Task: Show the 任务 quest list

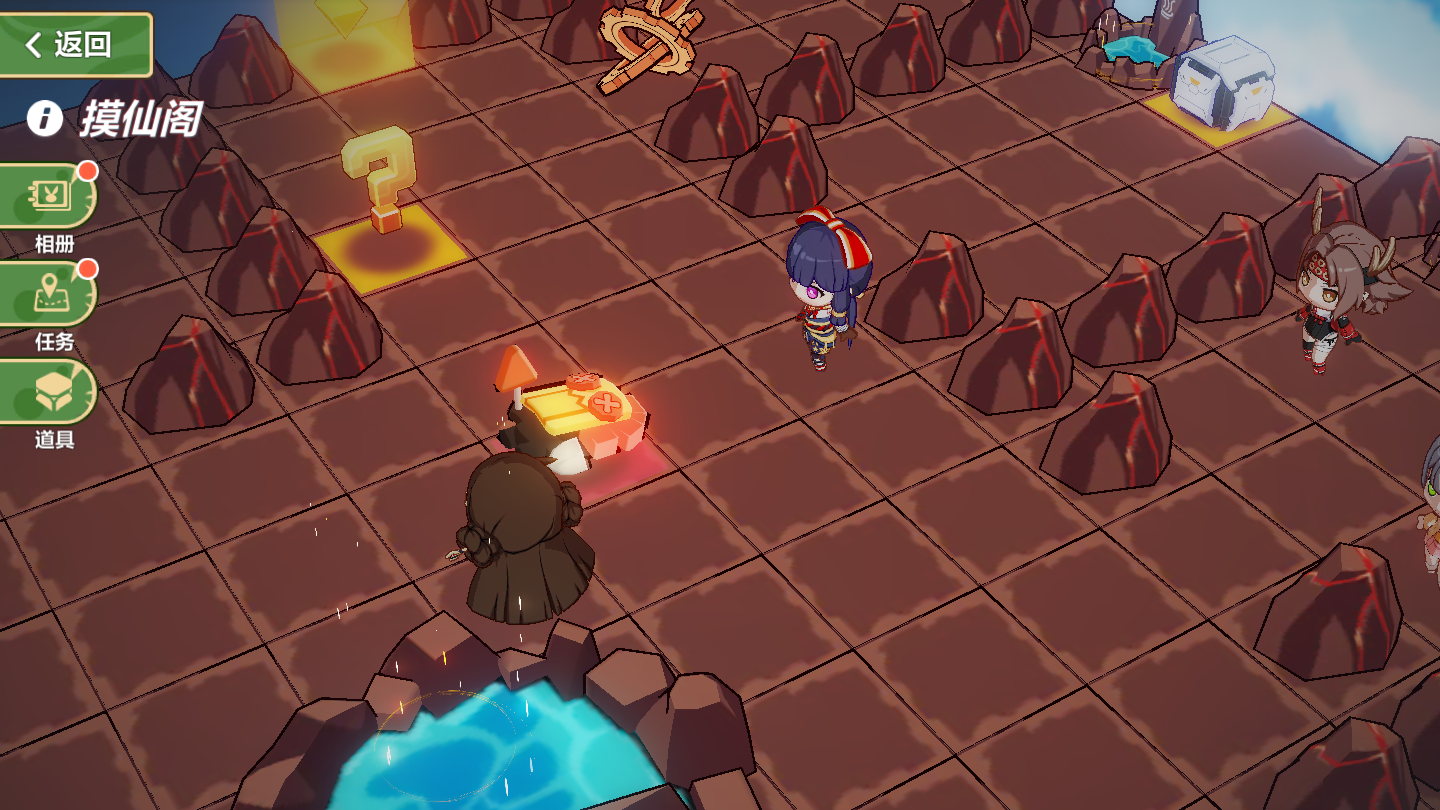Action: tap(52, 295)
